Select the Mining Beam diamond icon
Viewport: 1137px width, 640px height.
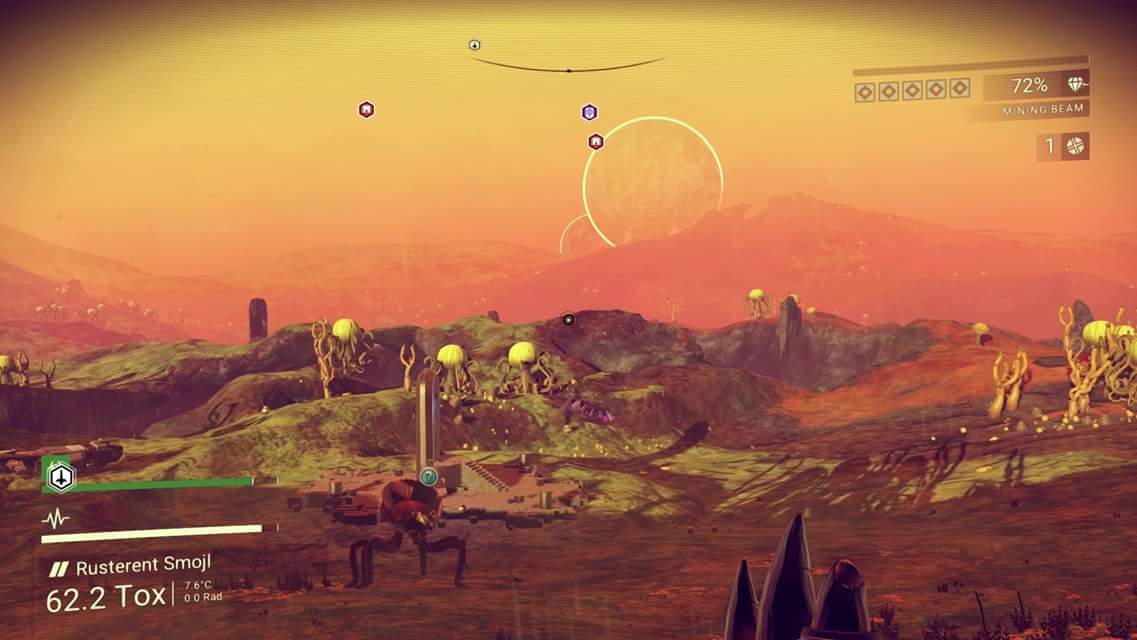1076,85
